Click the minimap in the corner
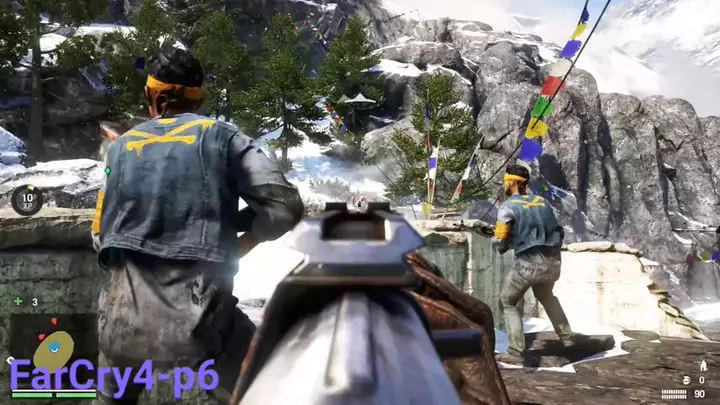Viewport: 720px width, 405px height. [x=52, y=344]
